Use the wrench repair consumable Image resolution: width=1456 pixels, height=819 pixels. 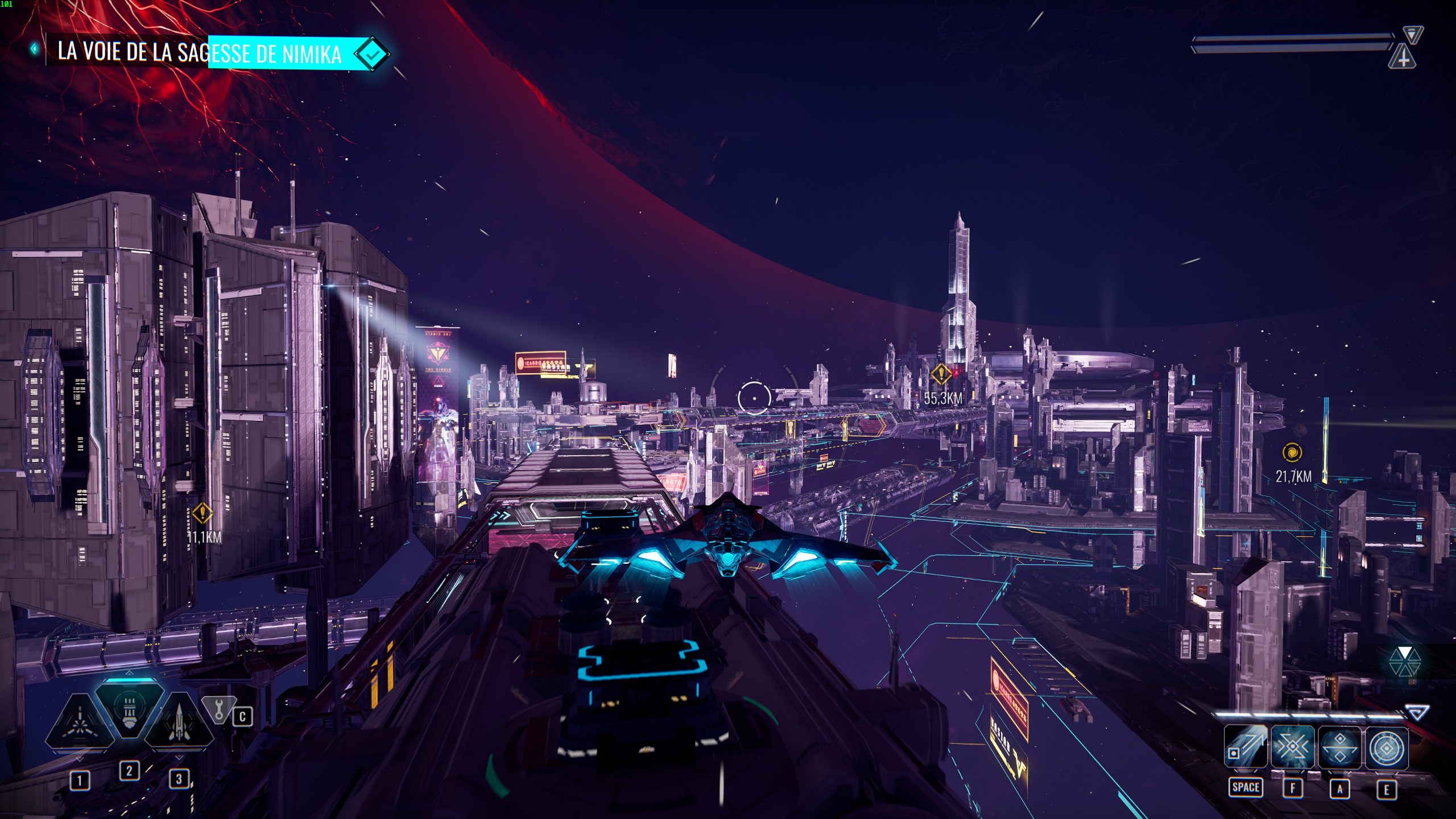tap(219, 709)
